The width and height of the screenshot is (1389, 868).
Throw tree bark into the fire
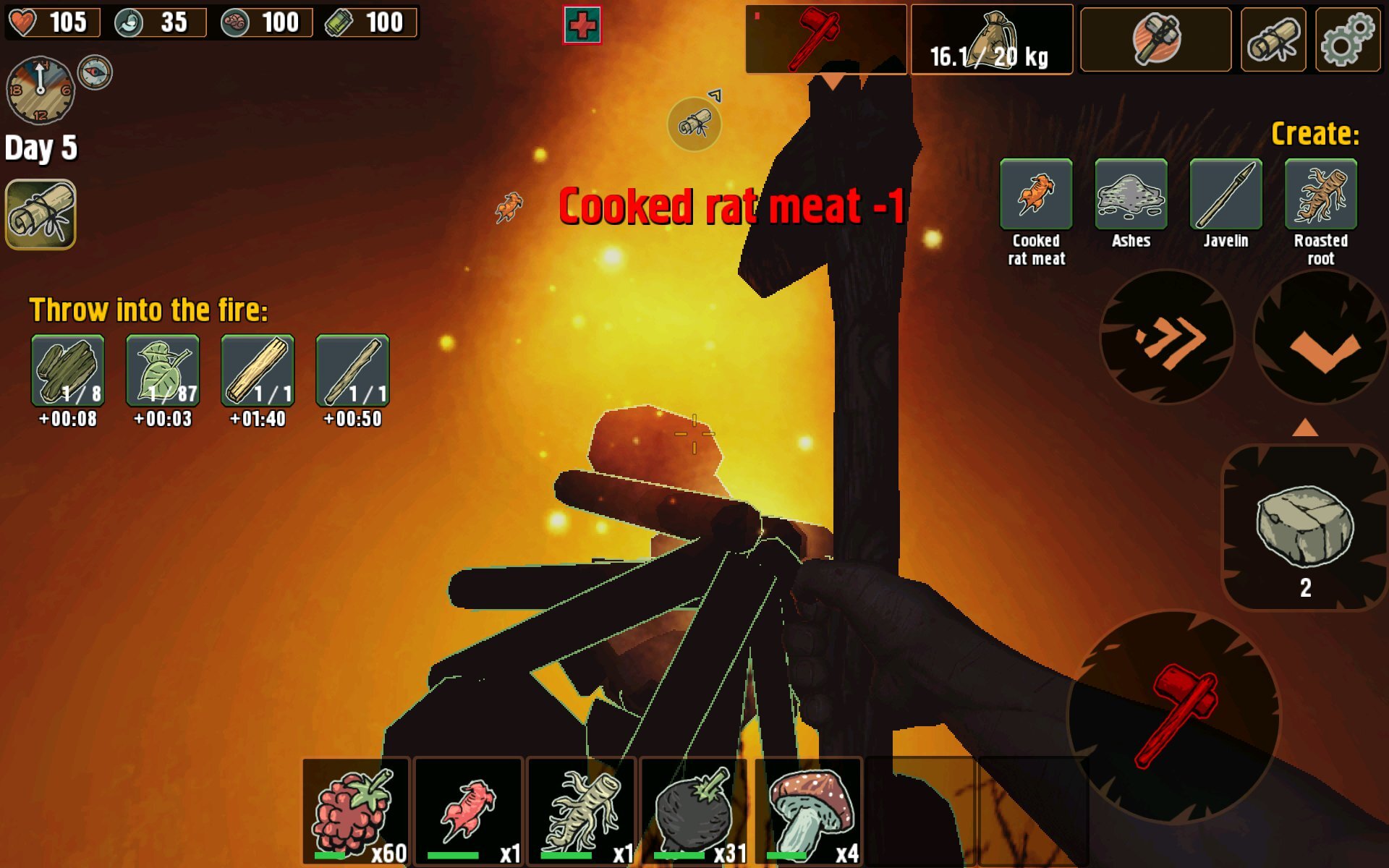pos(68,370)
